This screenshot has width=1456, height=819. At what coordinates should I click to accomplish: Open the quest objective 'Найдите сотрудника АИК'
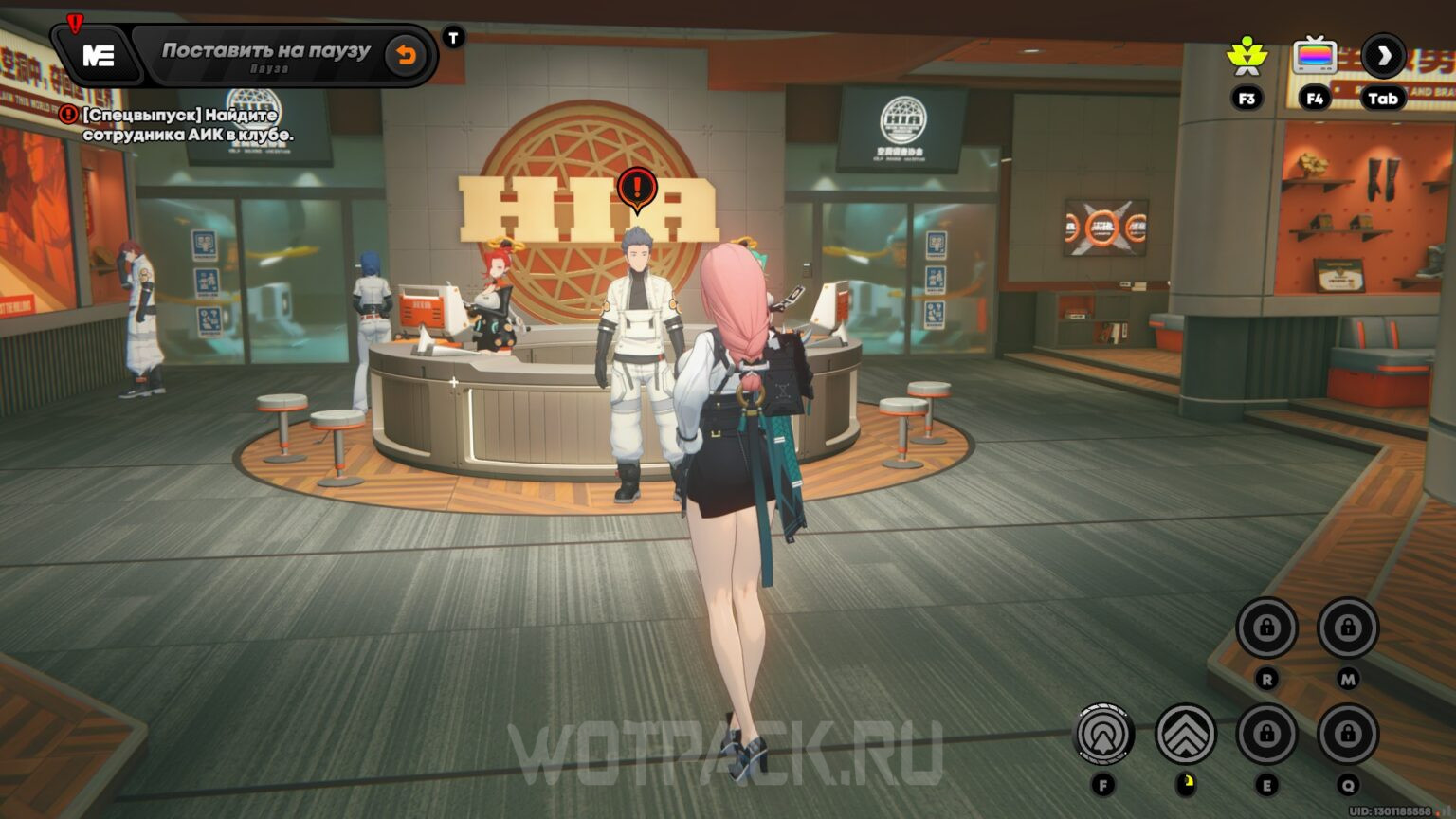pos(180,124)
